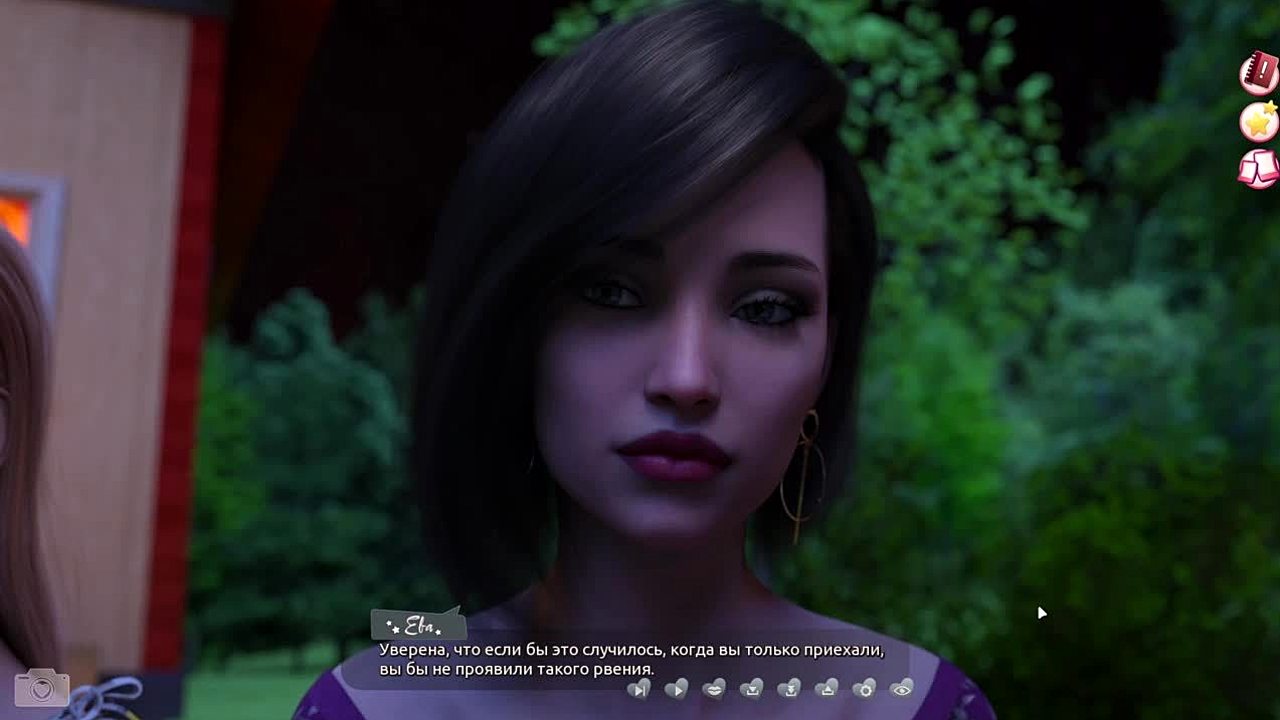This screenshot has height=720, width=1280.
Task: Take a screenshot with the camera icon
Action: (x=42, y=688)
